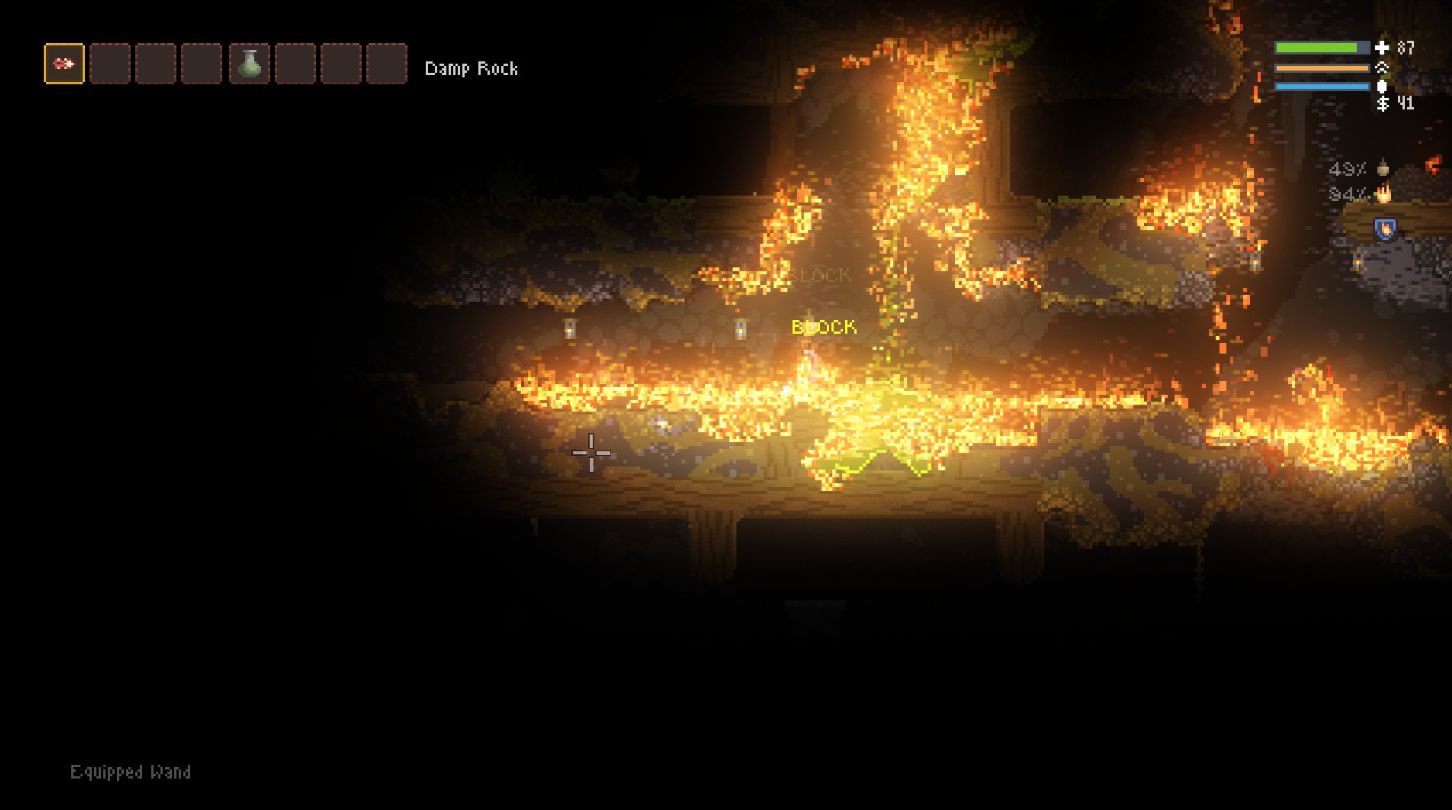Click the fourth empty inventory slot

[x=203, y=63]
